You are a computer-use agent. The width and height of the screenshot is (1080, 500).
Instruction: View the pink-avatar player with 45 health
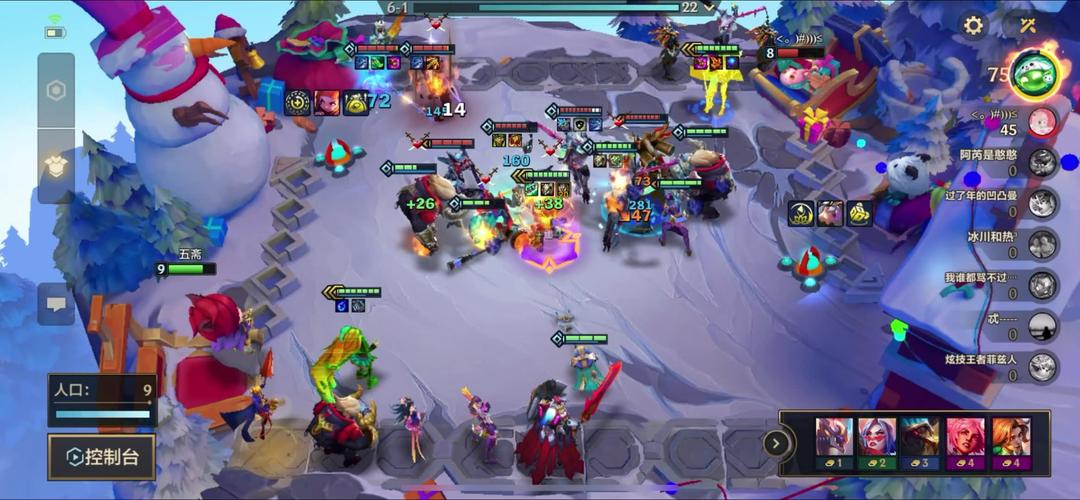pyautogui.click(x=1043, y=122)
